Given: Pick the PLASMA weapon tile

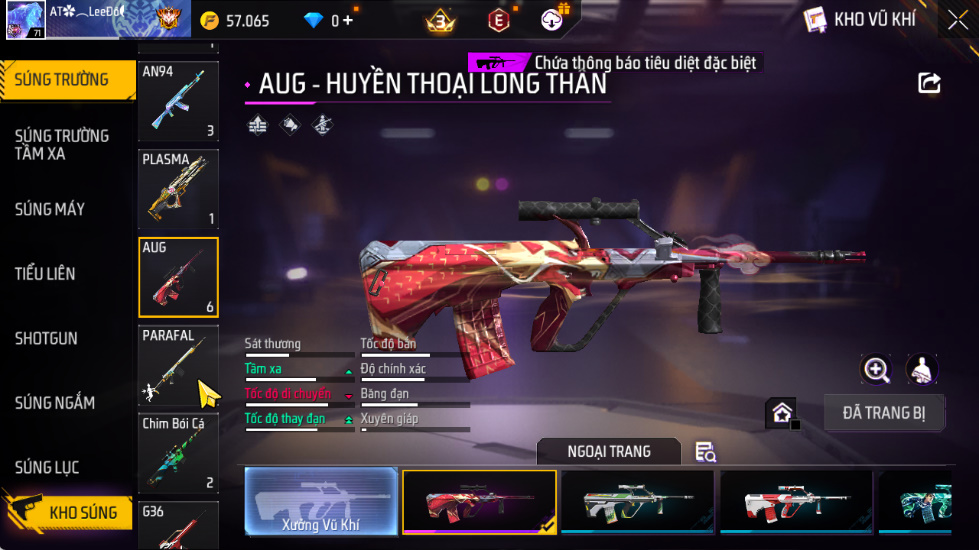Looking at the screenshot, I should pyautogui.click(x=178, y=189).
